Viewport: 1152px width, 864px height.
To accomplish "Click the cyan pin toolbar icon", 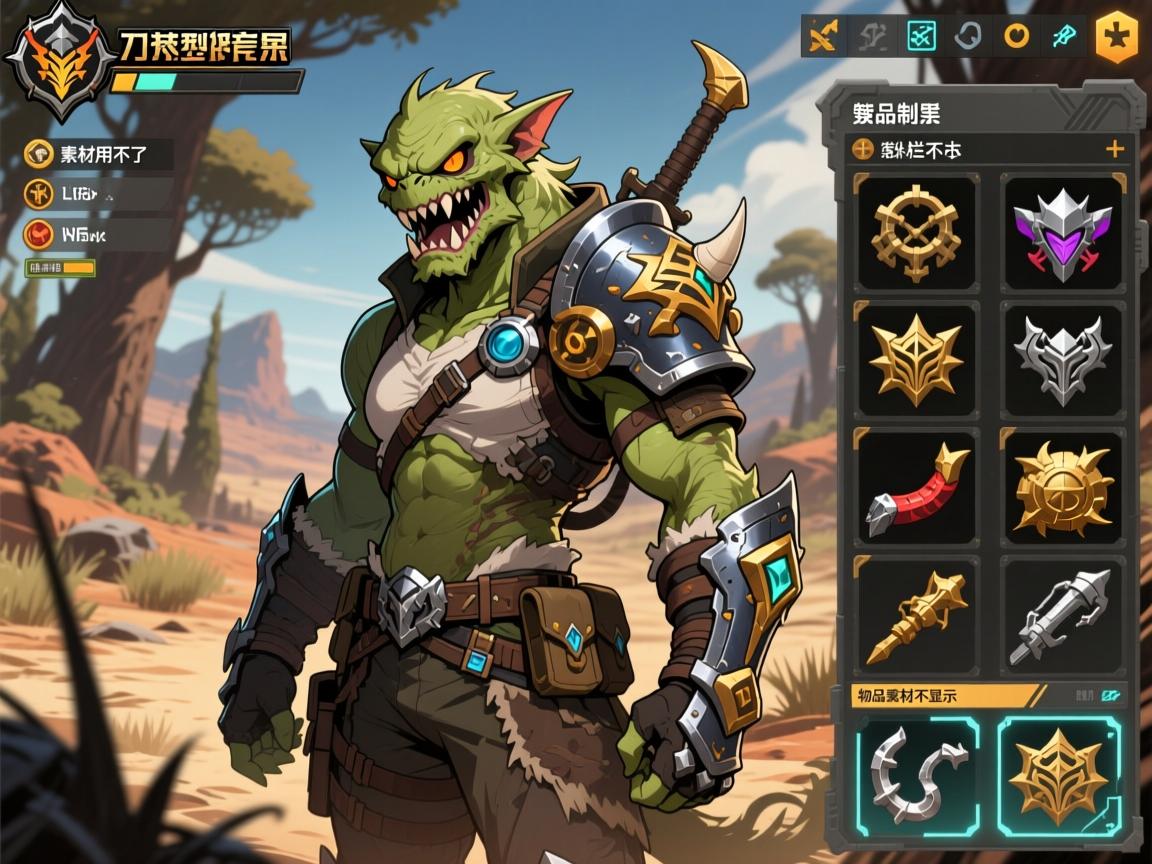I will [1062, 37].
